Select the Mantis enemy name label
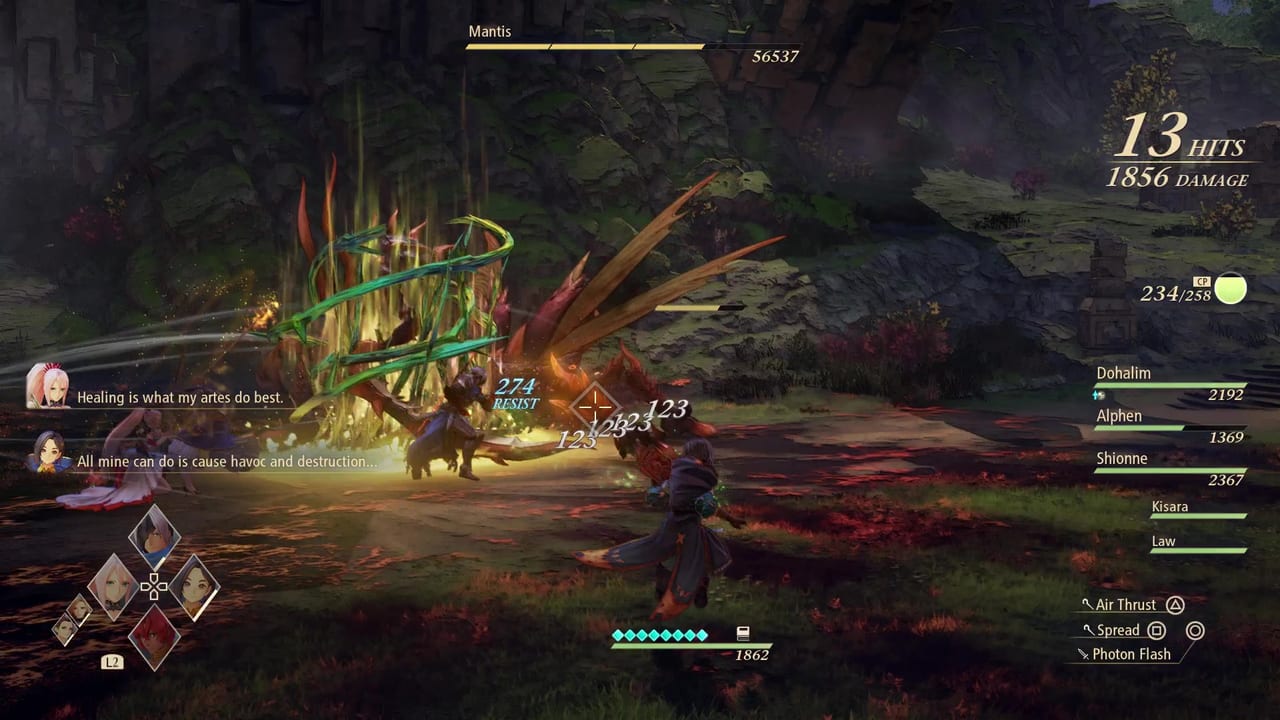This screenshot has width=1280, height=720. point(490,31)
